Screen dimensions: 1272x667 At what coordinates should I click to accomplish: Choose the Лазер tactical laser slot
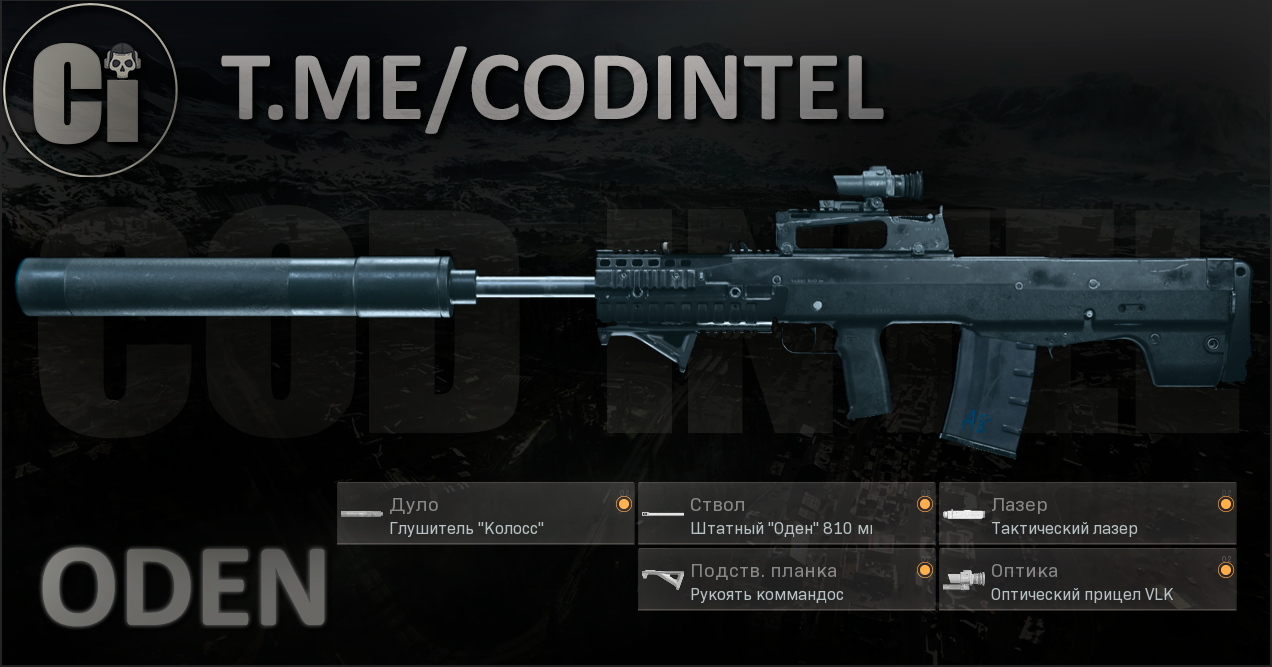point(1087,514)
